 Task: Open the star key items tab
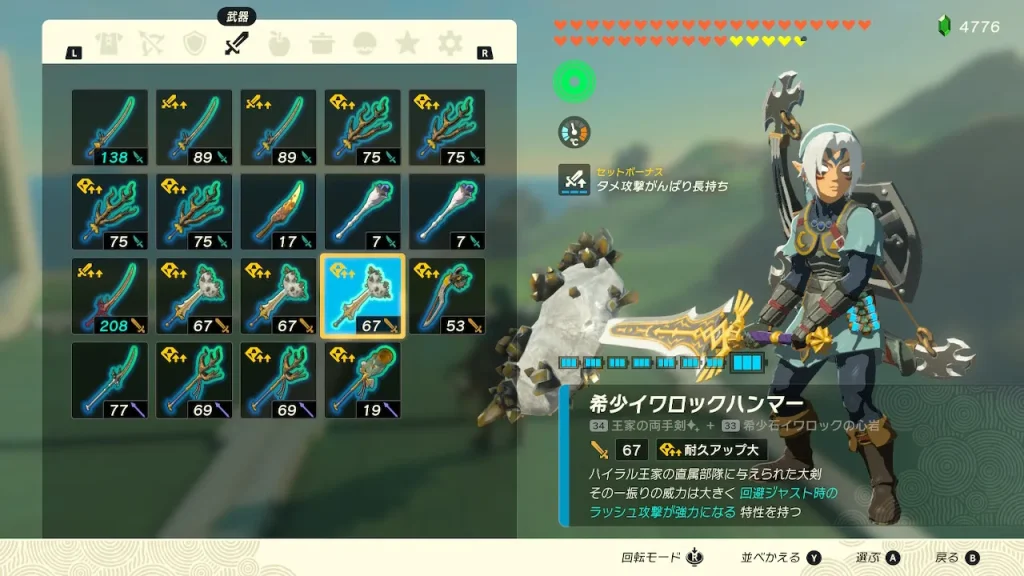point(407,43)
